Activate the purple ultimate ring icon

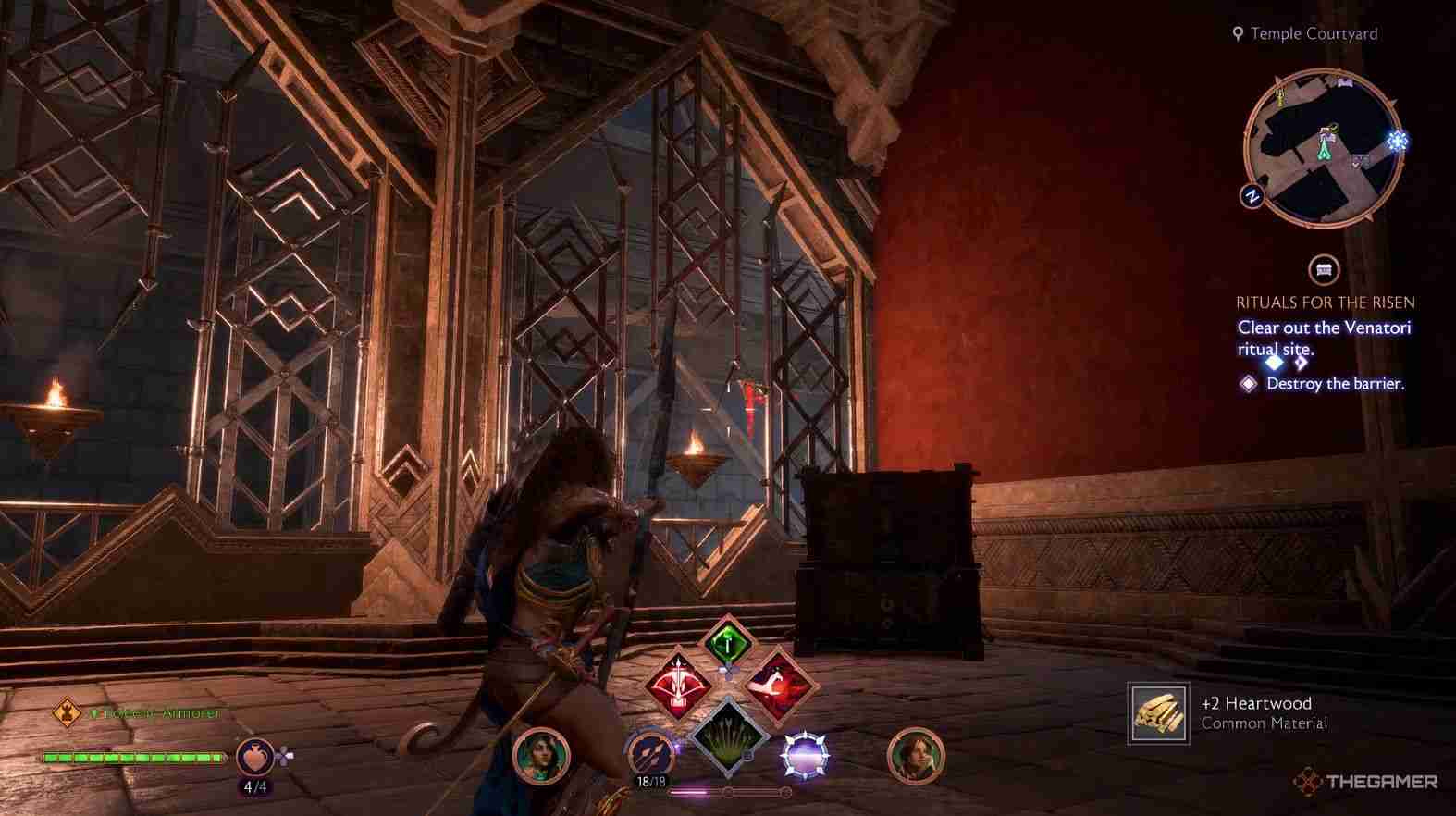point(806,755)
